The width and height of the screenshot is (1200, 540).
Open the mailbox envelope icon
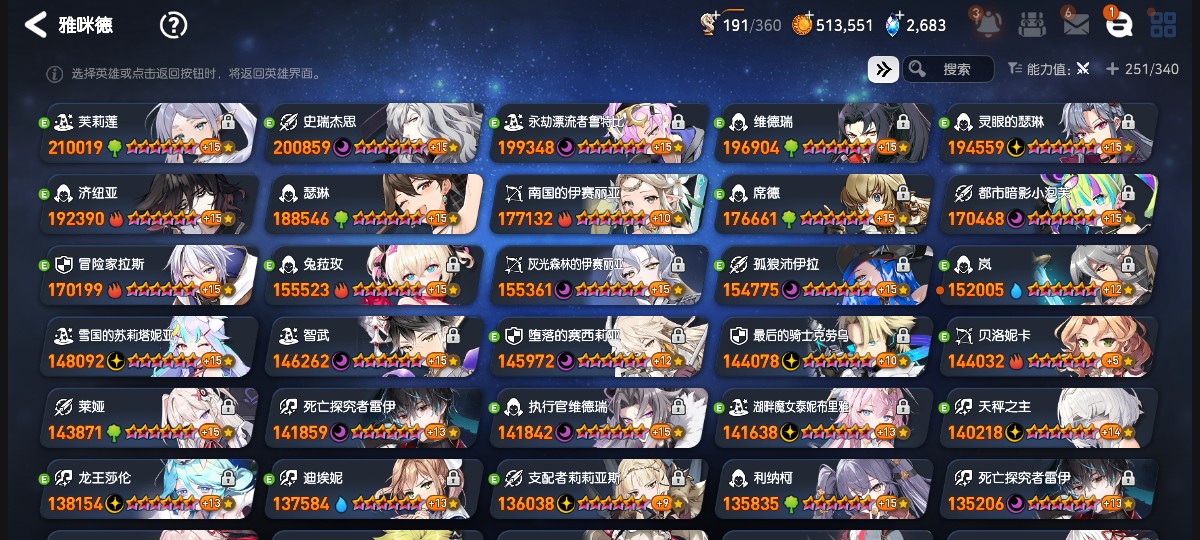tap(1076, 25)
